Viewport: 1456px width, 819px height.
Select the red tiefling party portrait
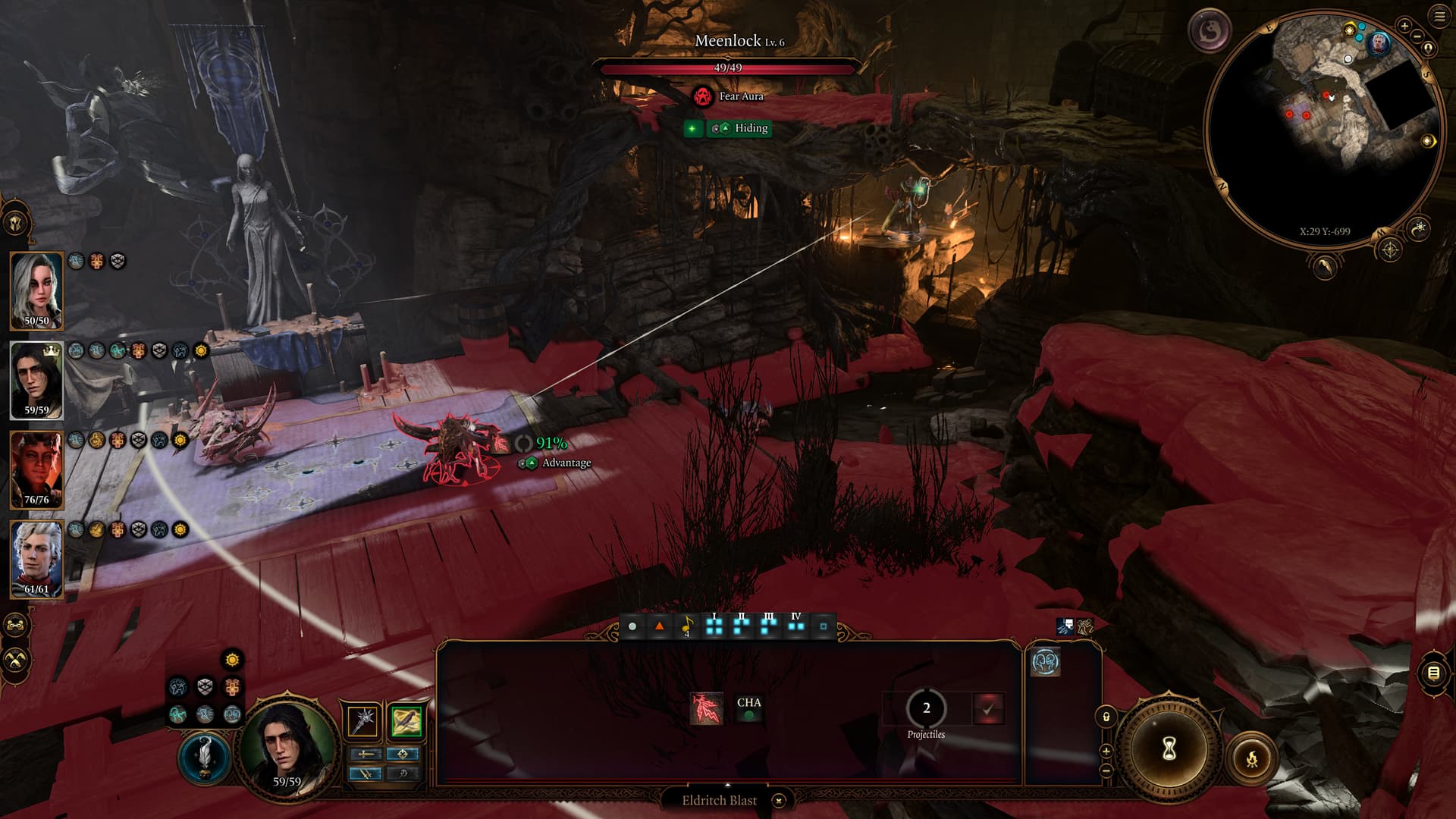[x=36, y=469]
